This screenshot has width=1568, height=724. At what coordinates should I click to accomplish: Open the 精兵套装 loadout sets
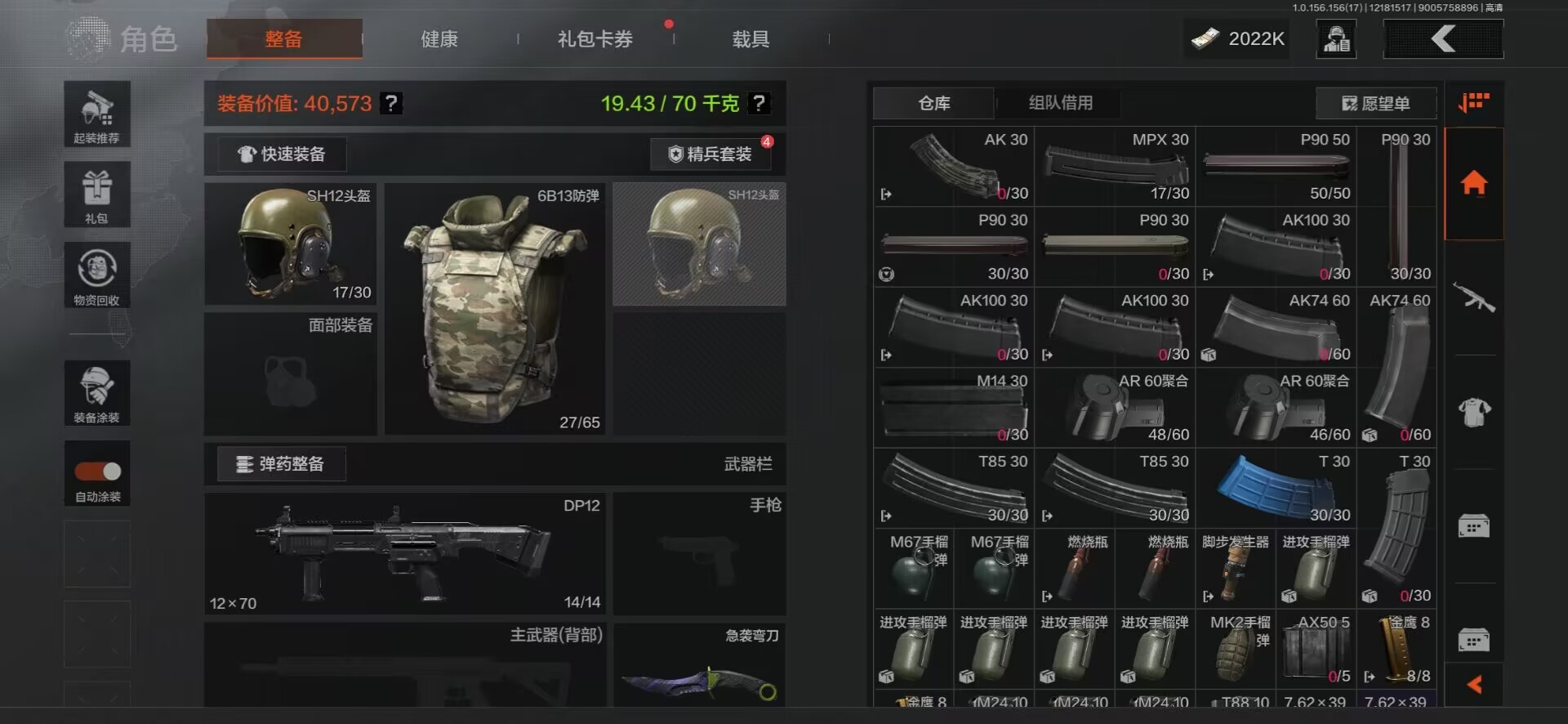(710, 154)
